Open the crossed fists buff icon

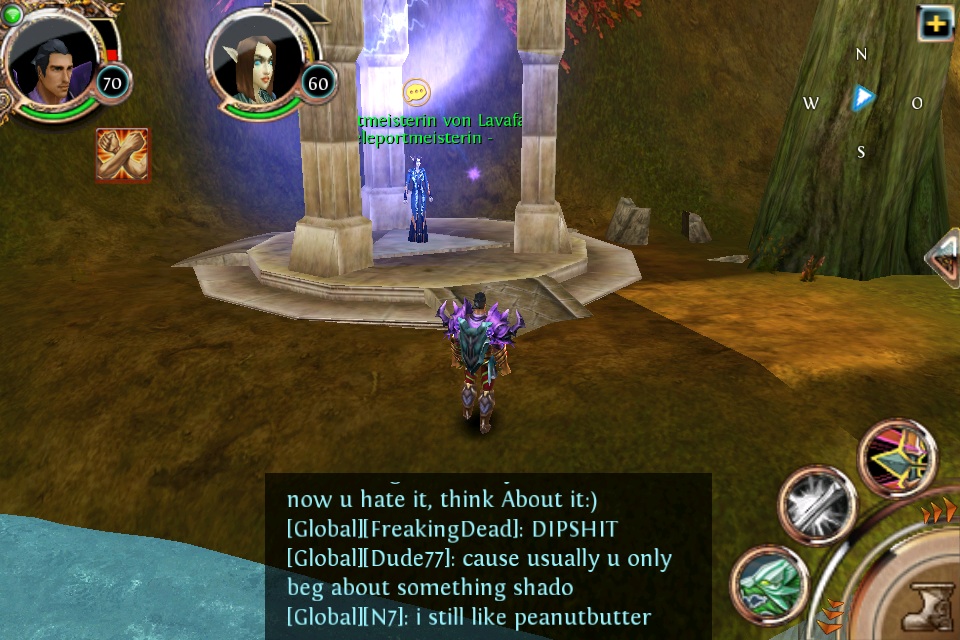(x=123, y=154)
